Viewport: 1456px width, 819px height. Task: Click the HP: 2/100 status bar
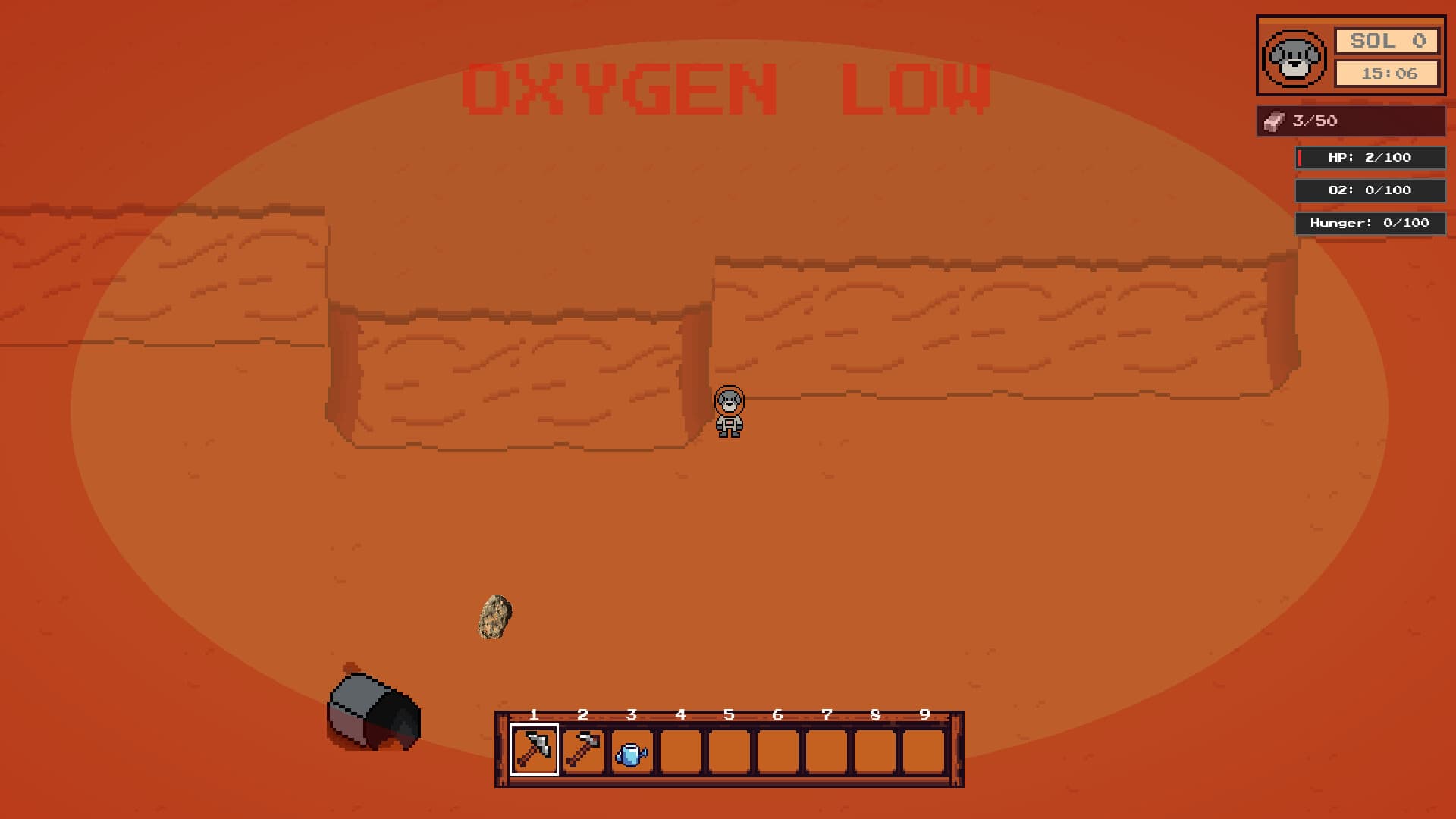[1370, 157]
